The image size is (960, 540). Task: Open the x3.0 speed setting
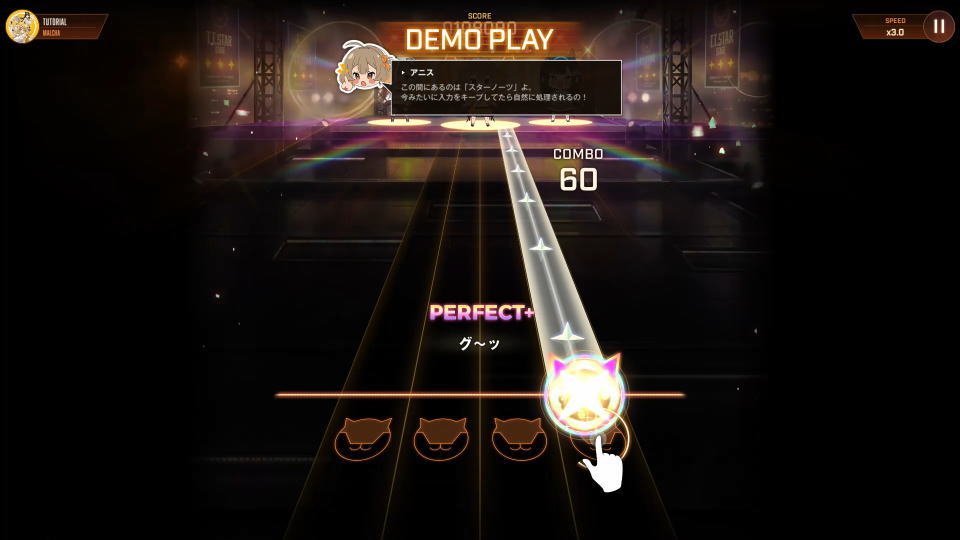[x=894, y=27]
